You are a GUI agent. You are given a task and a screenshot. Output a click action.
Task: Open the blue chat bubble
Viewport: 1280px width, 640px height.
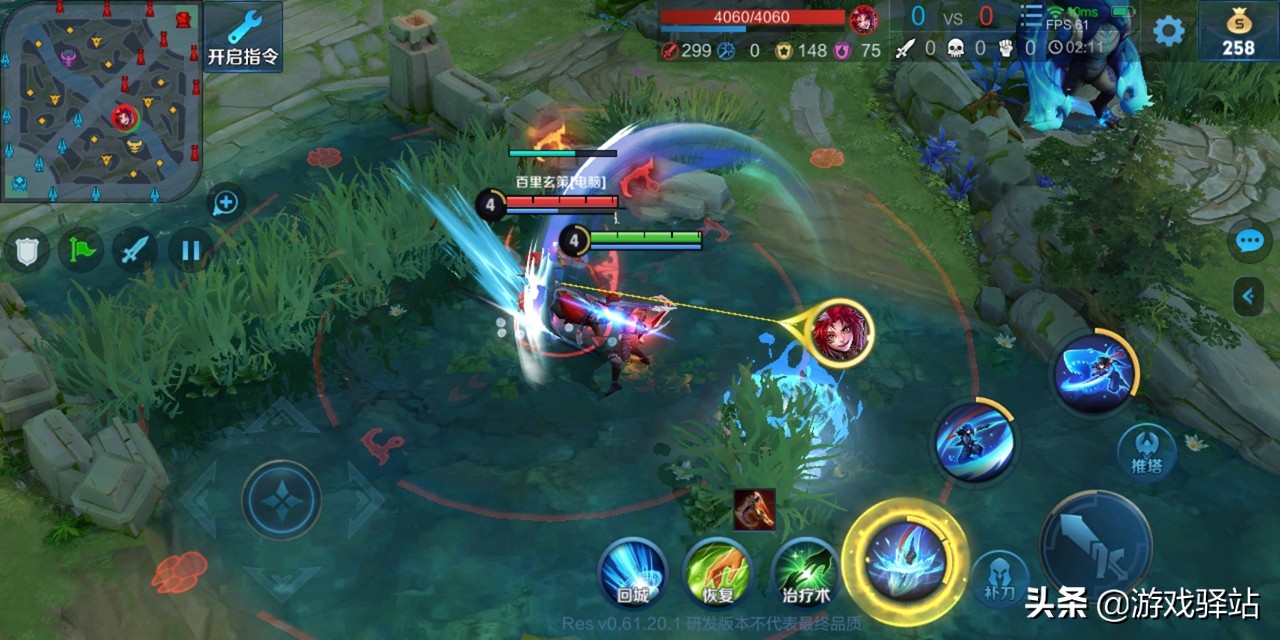pyautogui.click(x=1249, y=241)
